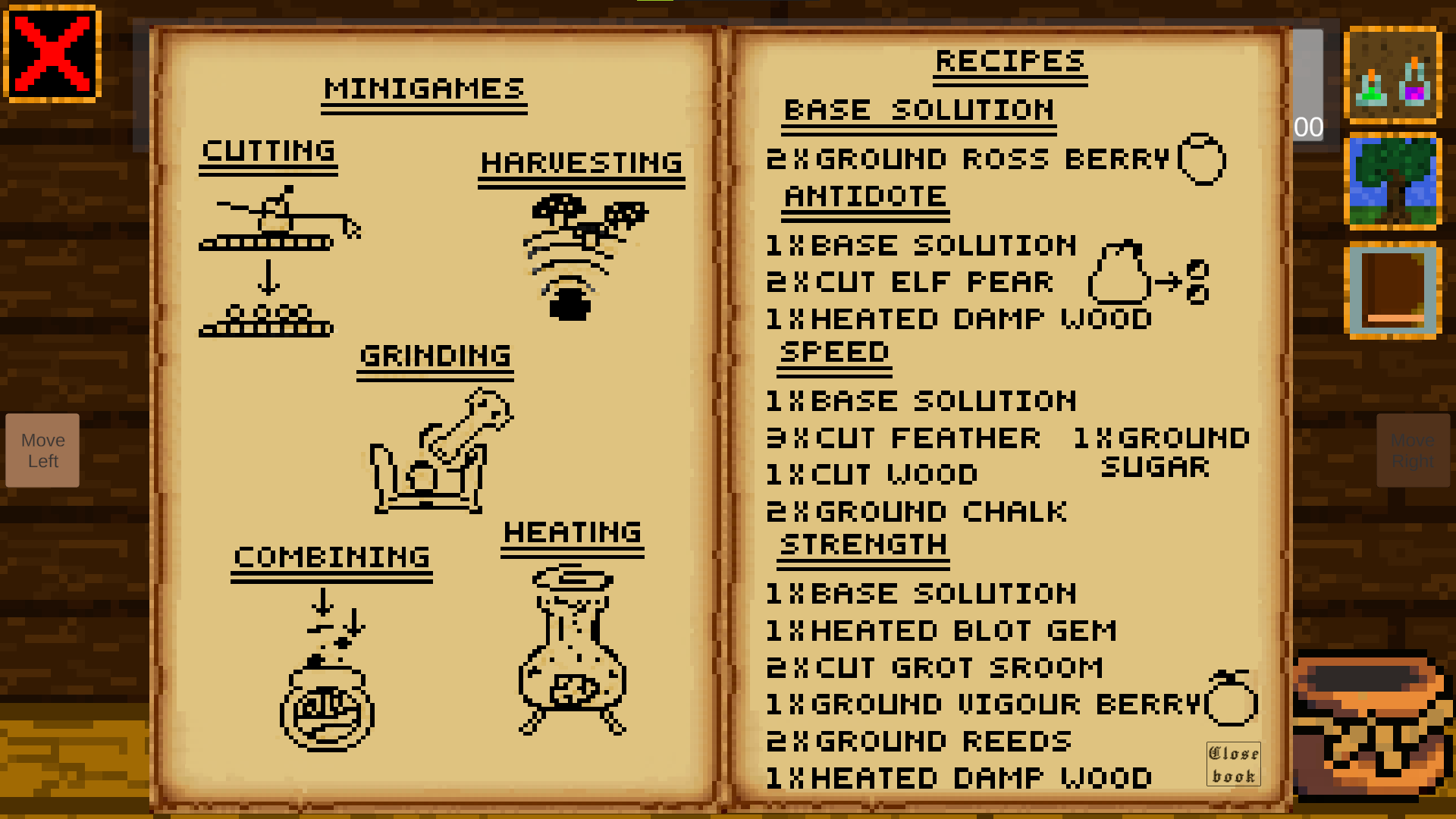The width and height of the screenshot is (1456, 819).
Task: Click the RECIPES page title
Action: point(1009,61)
